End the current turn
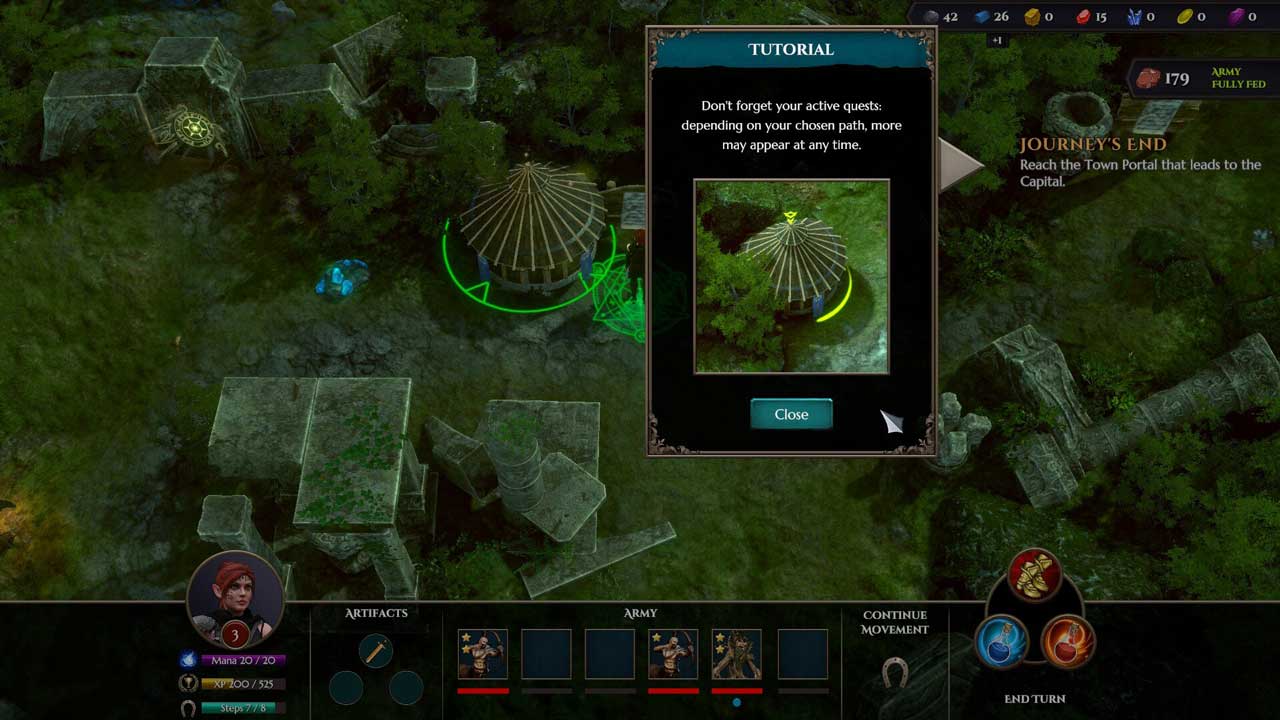This screenshot has width=1280, height=720. click(1034, 698)
